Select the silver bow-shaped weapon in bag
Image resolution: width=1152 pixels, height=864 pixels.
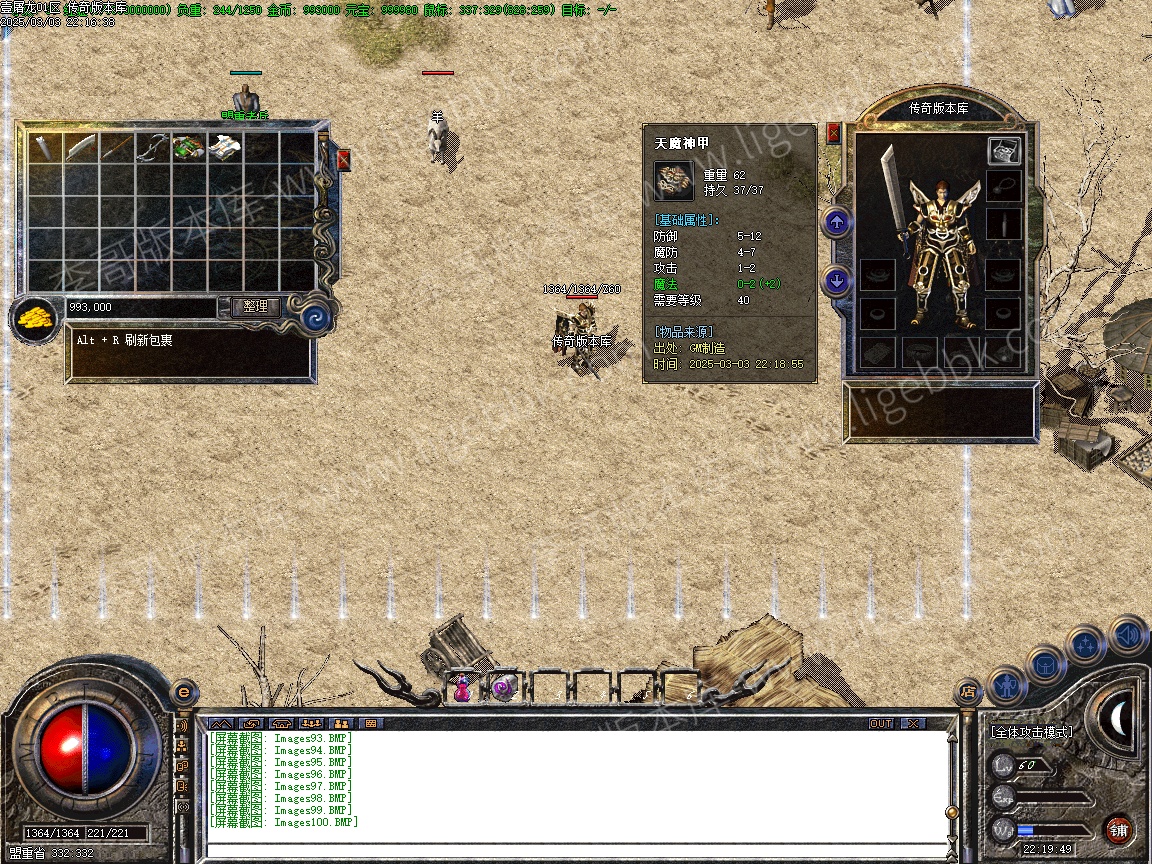pos(152,147)
